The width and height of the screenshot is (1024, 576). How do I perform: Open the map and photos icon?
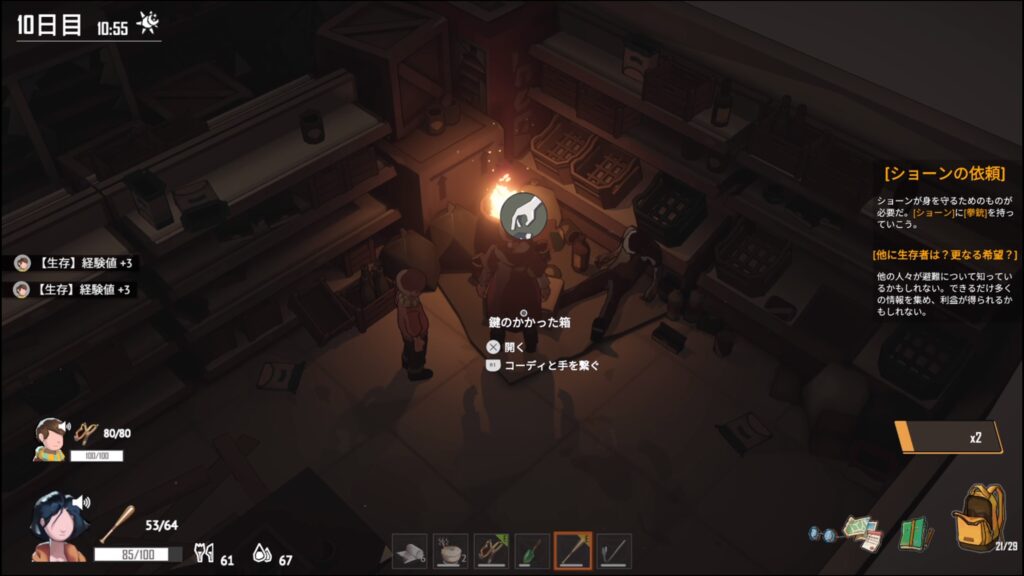coord(859,532)
